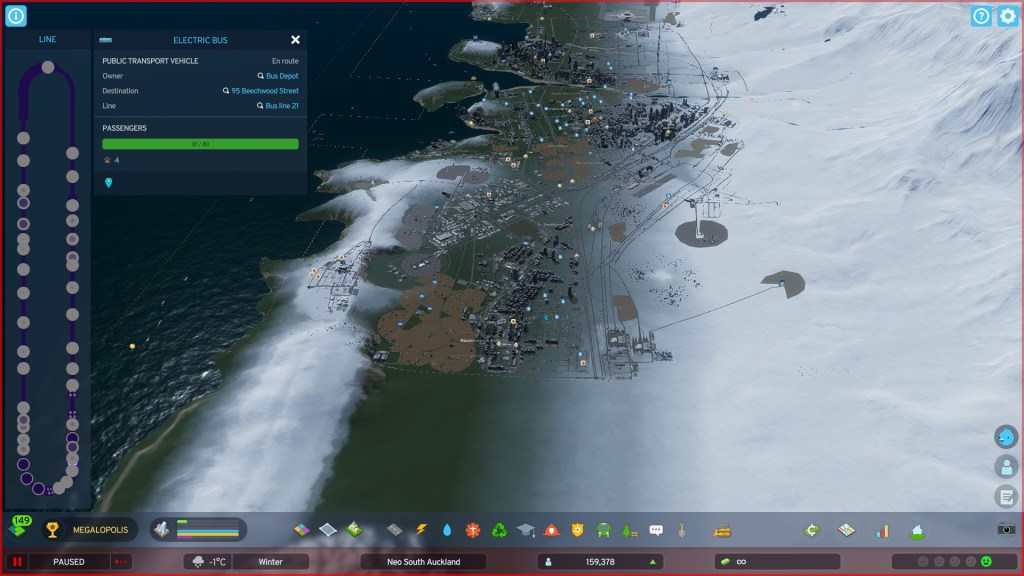Open the zones tool menu
This screenshot has height=576, width=1024.
point(301,529)
